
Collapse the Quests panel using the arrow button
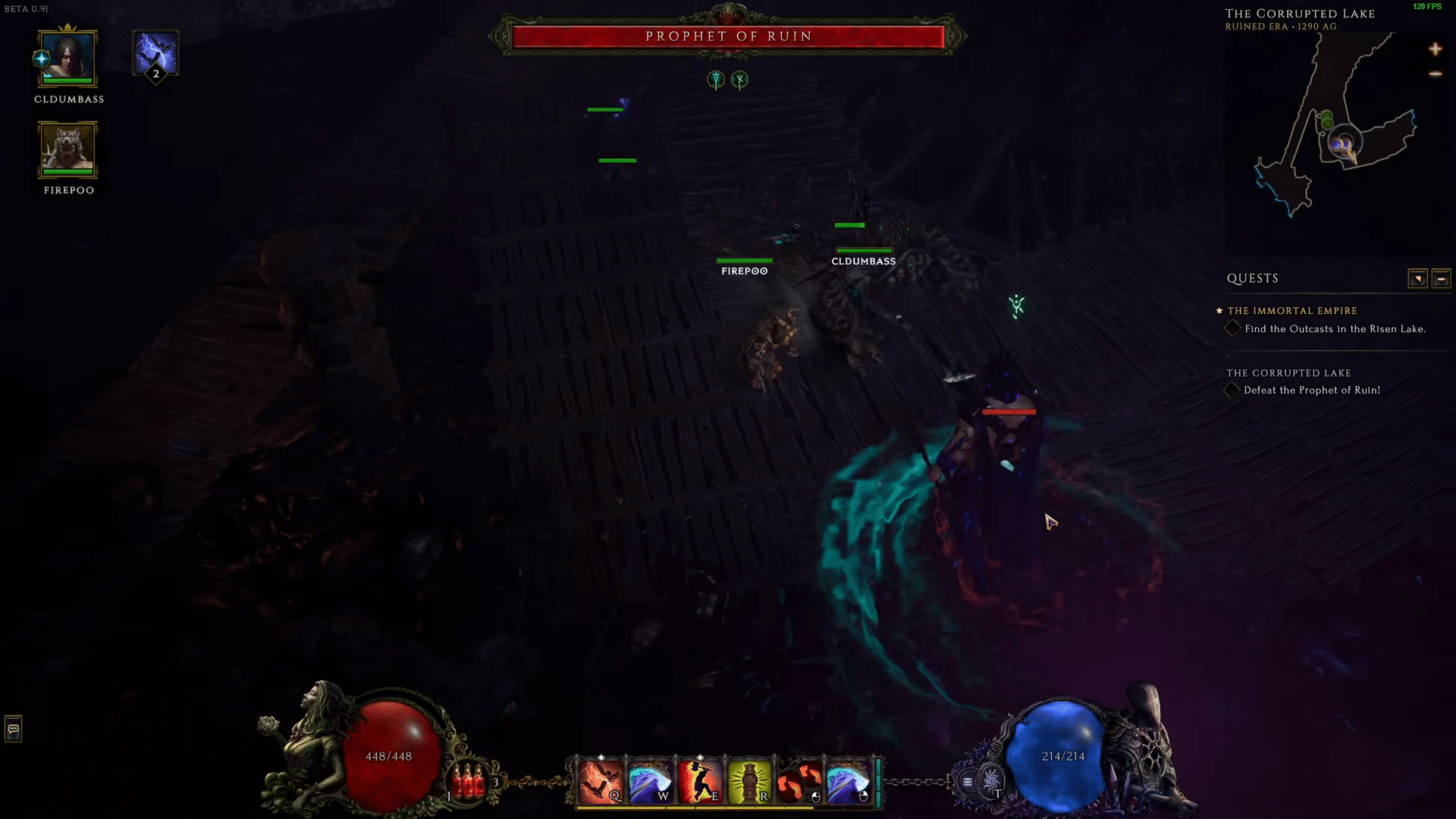1419,278
